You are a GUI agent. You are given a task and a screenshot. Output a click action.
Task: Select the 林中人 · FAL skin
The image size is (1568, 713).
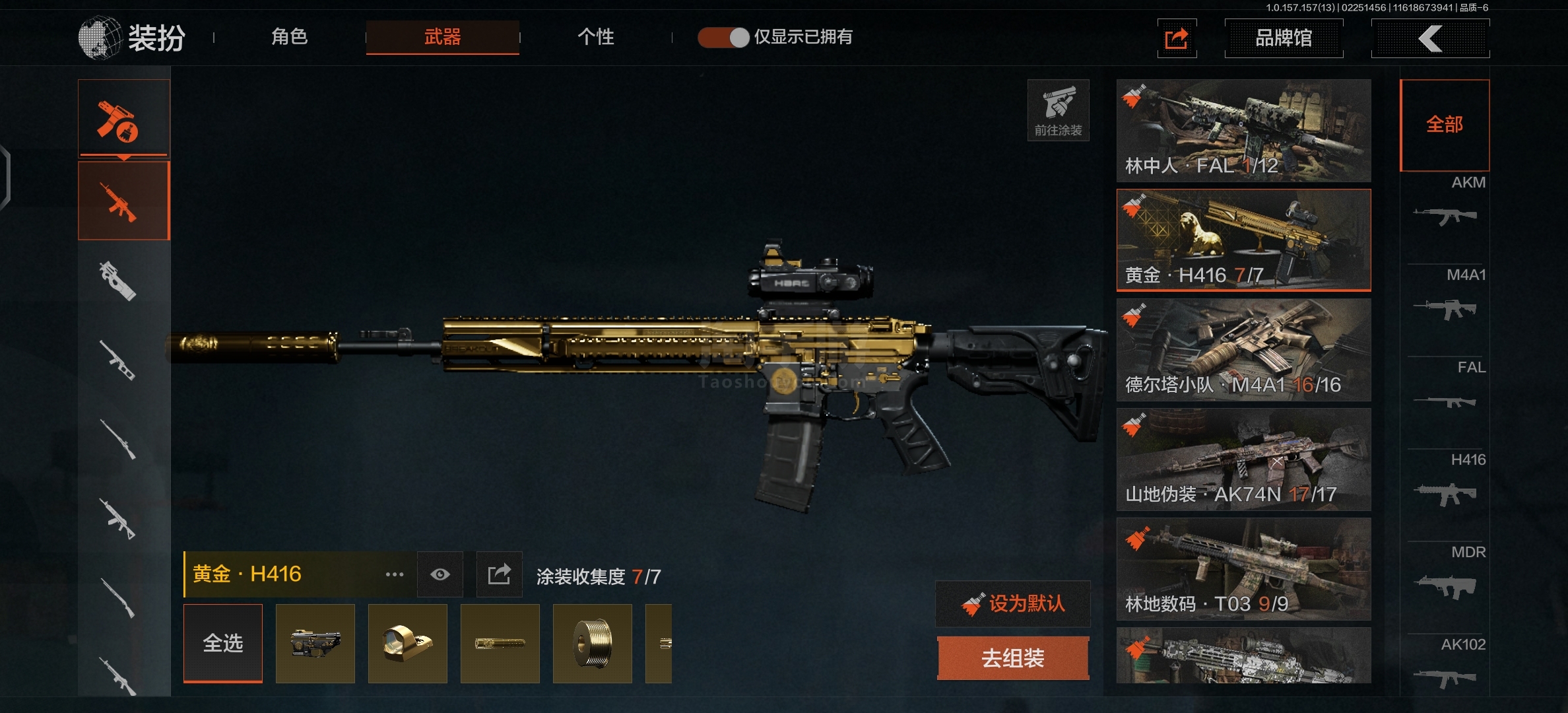(x=1243, y=131)
